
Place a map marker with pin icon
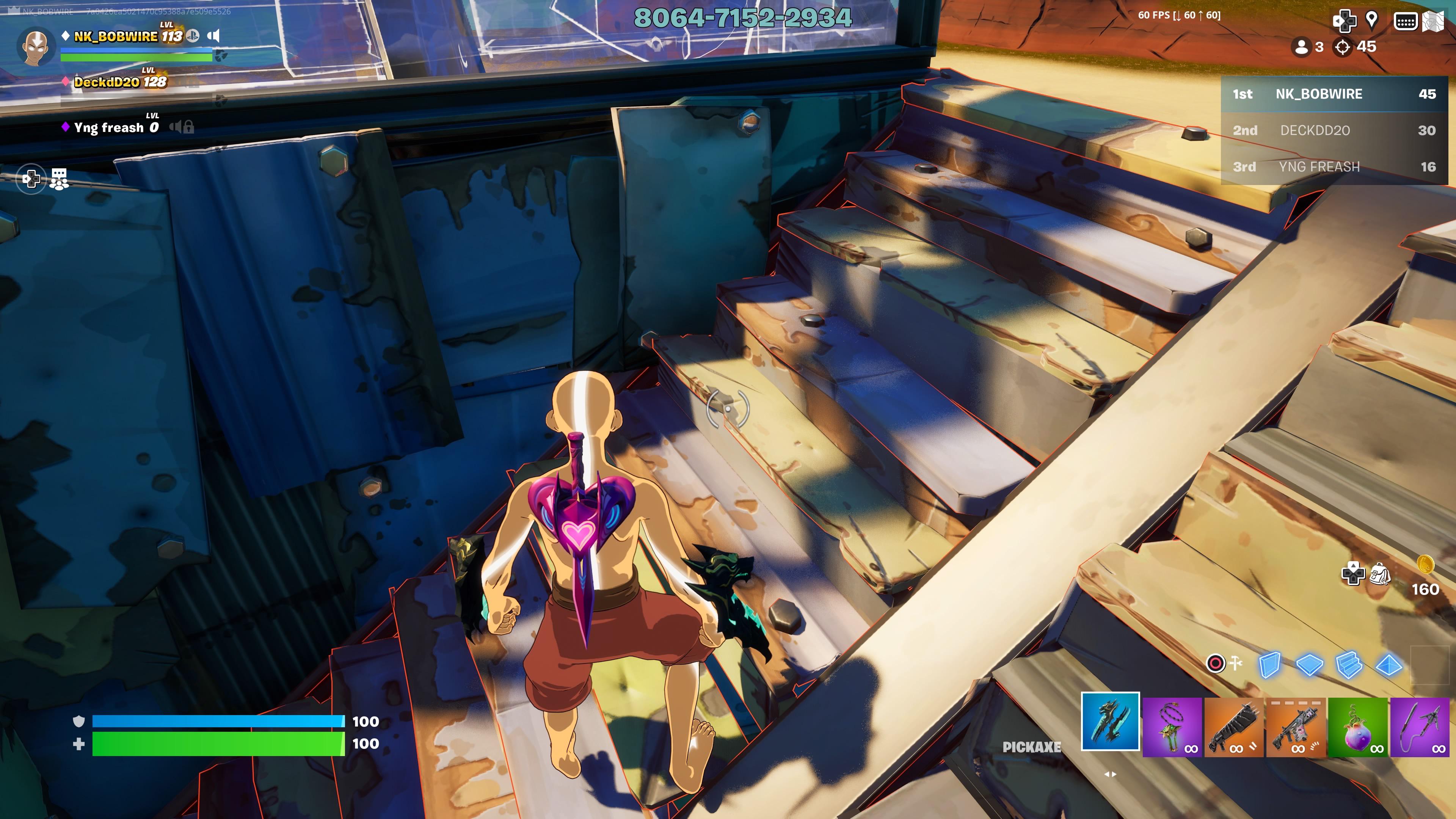click(1371, 20)
